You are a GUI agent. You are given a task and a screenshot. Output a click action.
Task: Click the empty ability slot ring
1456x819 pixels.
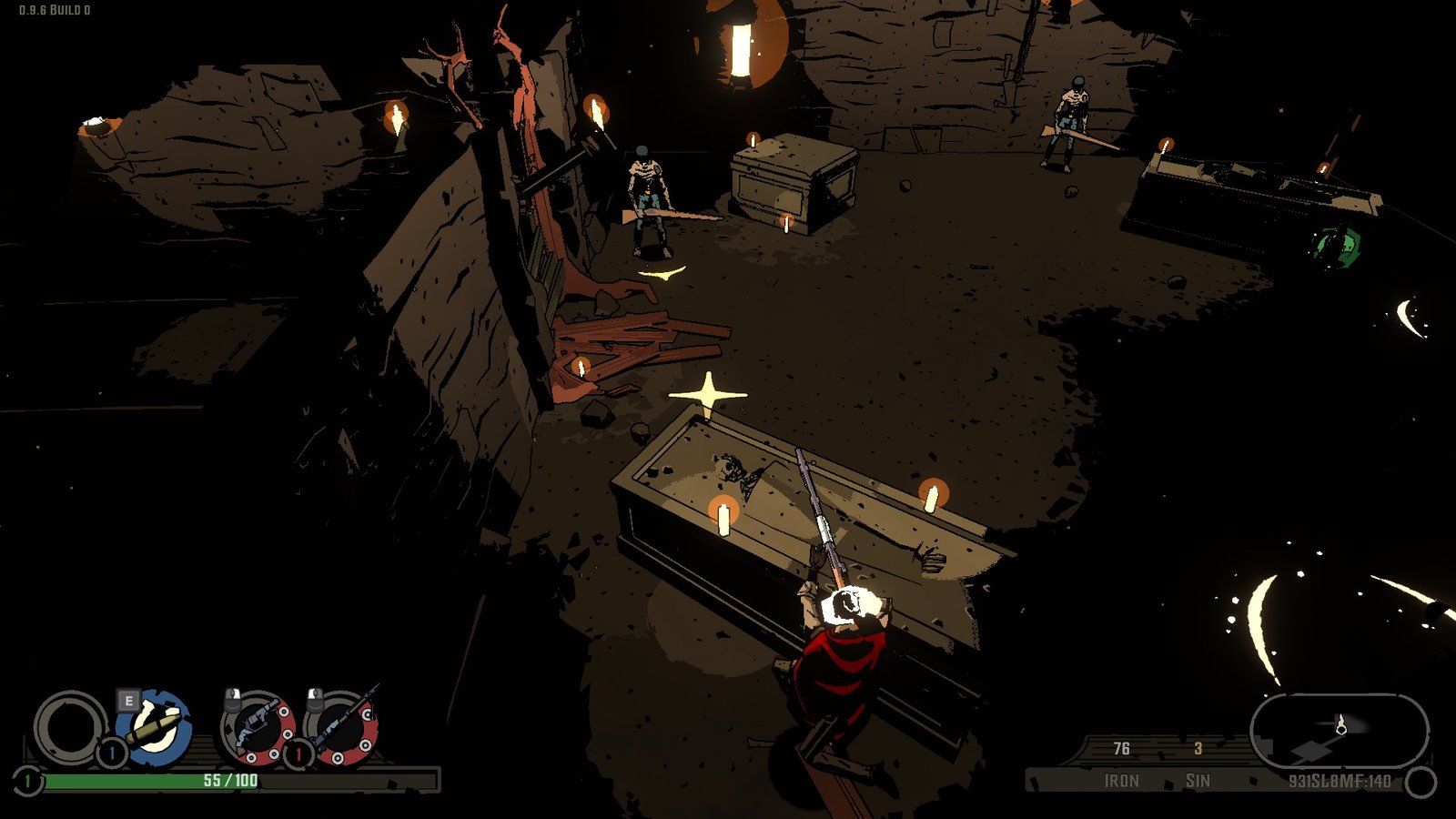[69, 728]
